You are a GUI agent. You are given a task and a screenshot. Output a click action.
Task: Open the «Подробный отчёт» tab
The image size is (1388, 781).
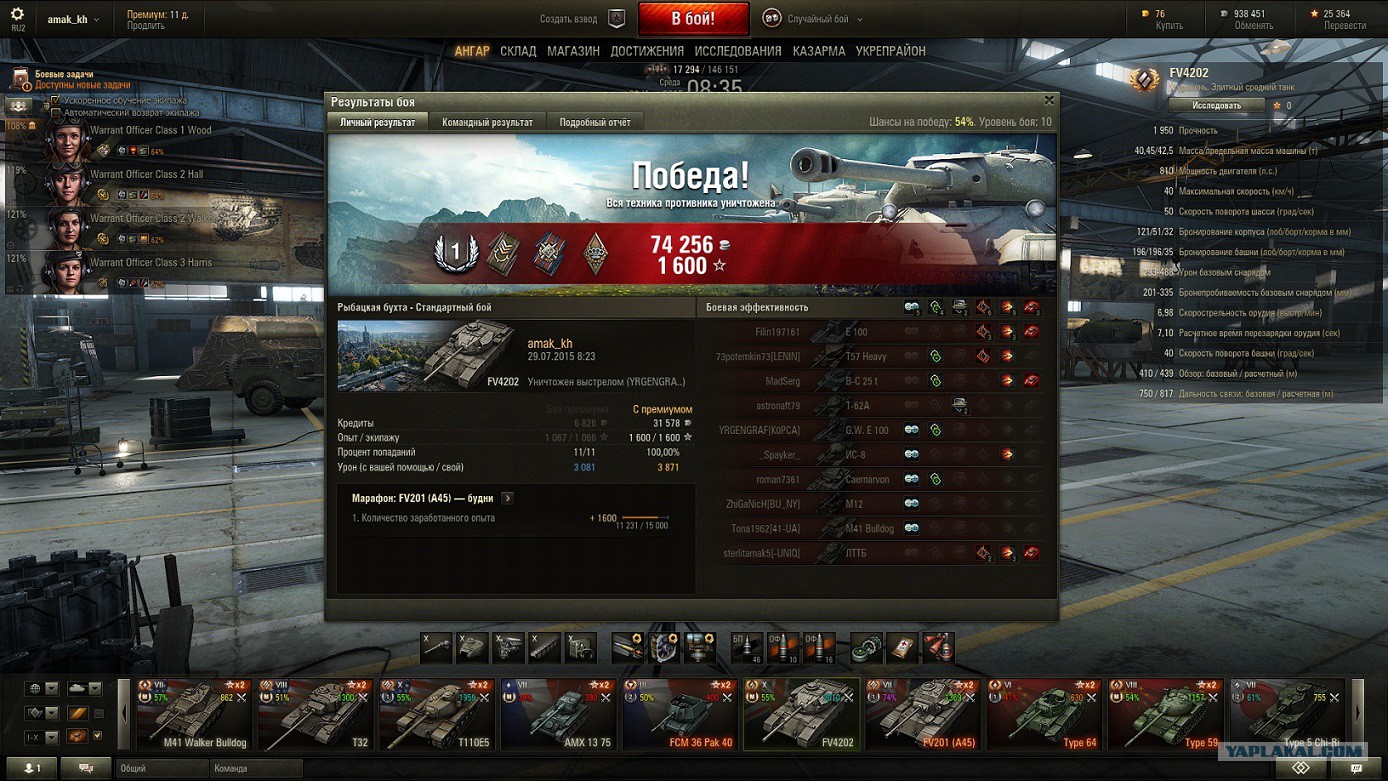pyautogui.click(x=595, y=122)
